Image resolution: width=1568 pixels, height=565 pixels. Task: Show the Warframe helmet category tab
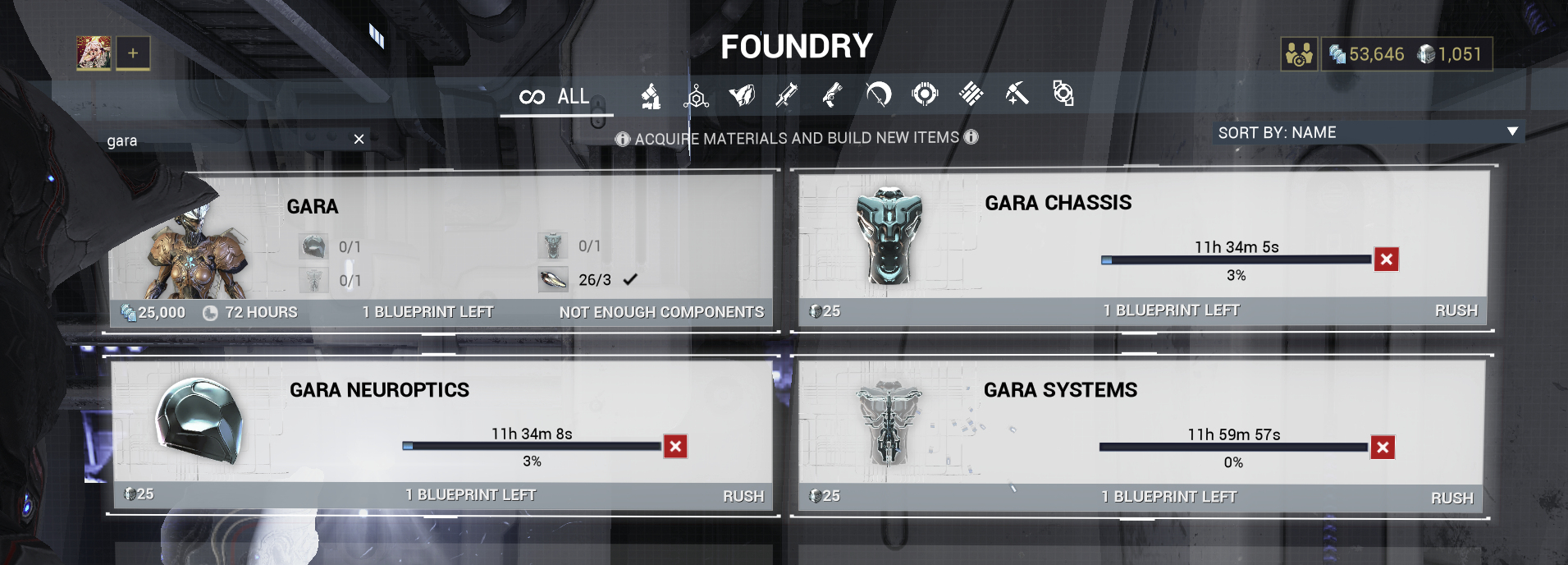pos(742,95)
